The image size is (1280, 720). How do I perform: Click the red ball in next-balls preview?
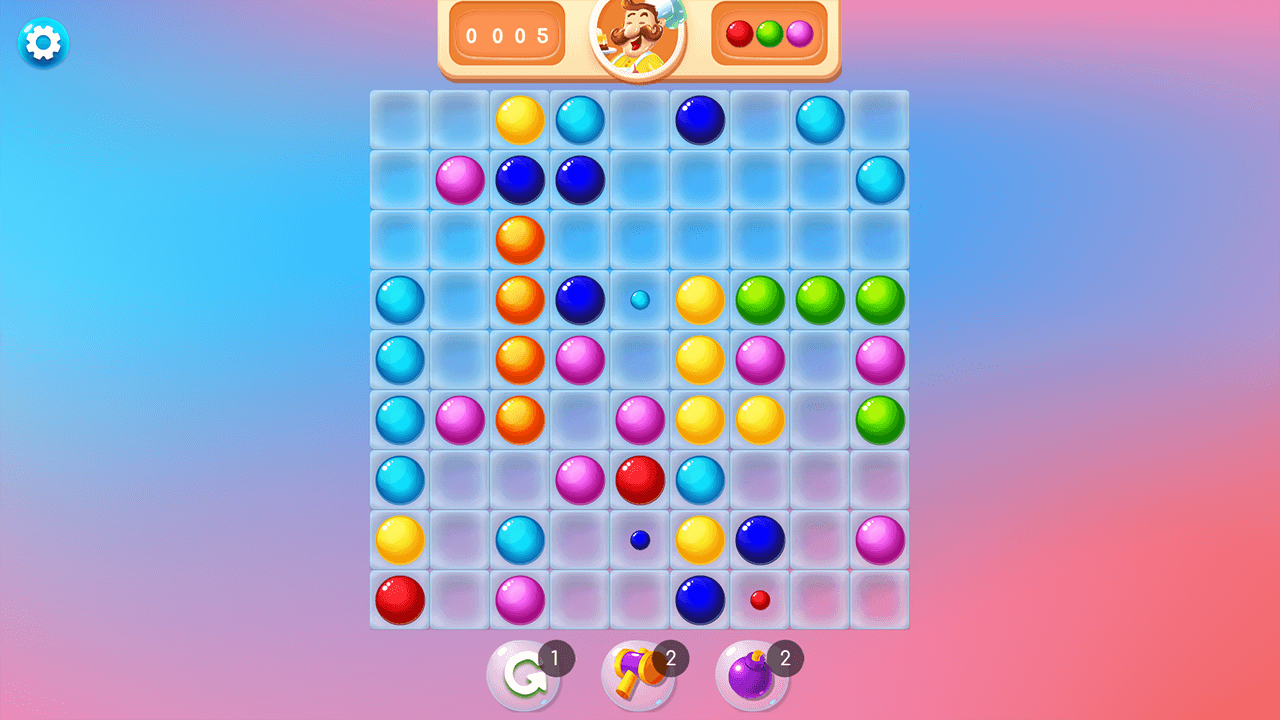click(738, 34)
